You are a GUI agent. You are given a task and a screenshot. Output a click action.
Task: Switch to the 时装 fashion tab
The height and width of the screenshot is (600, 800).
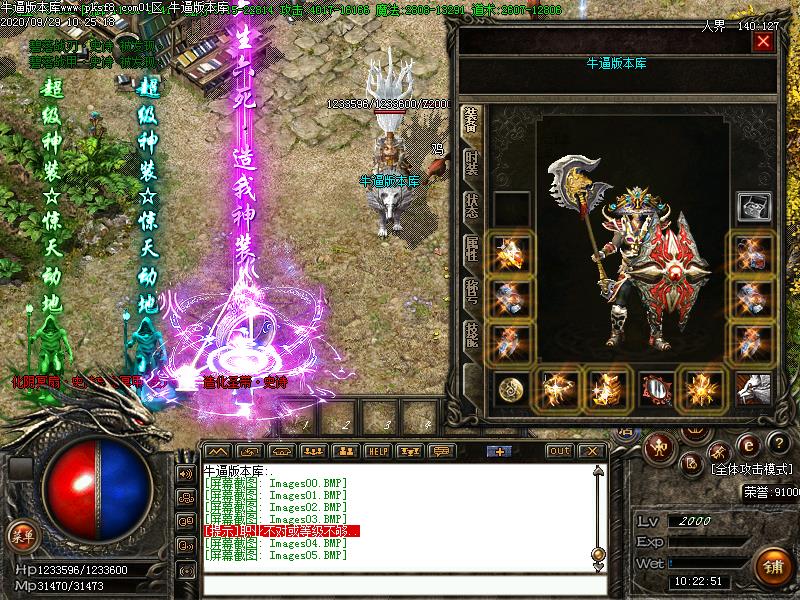(472, 162)
